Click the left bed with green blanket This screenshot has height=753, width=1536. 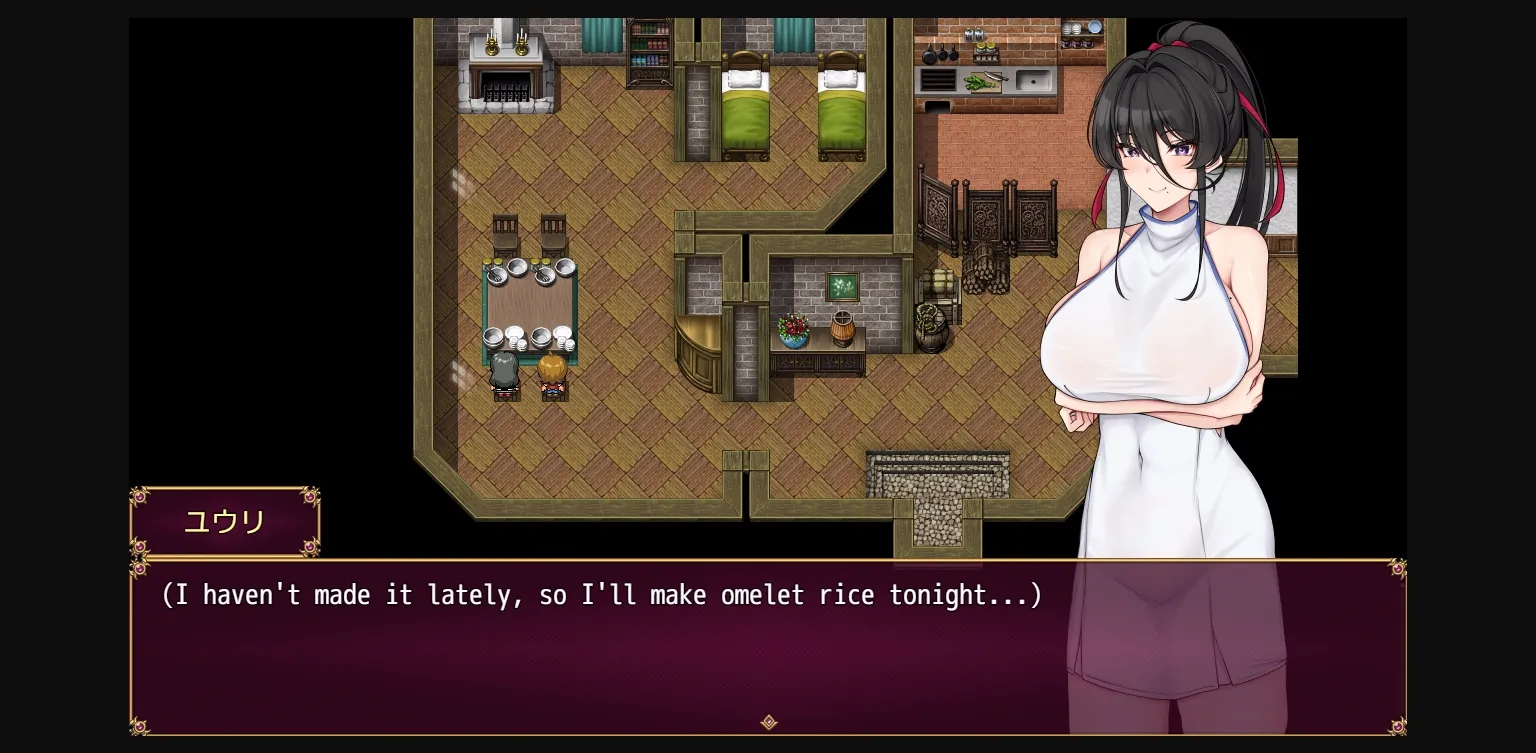tap(746, 105)
